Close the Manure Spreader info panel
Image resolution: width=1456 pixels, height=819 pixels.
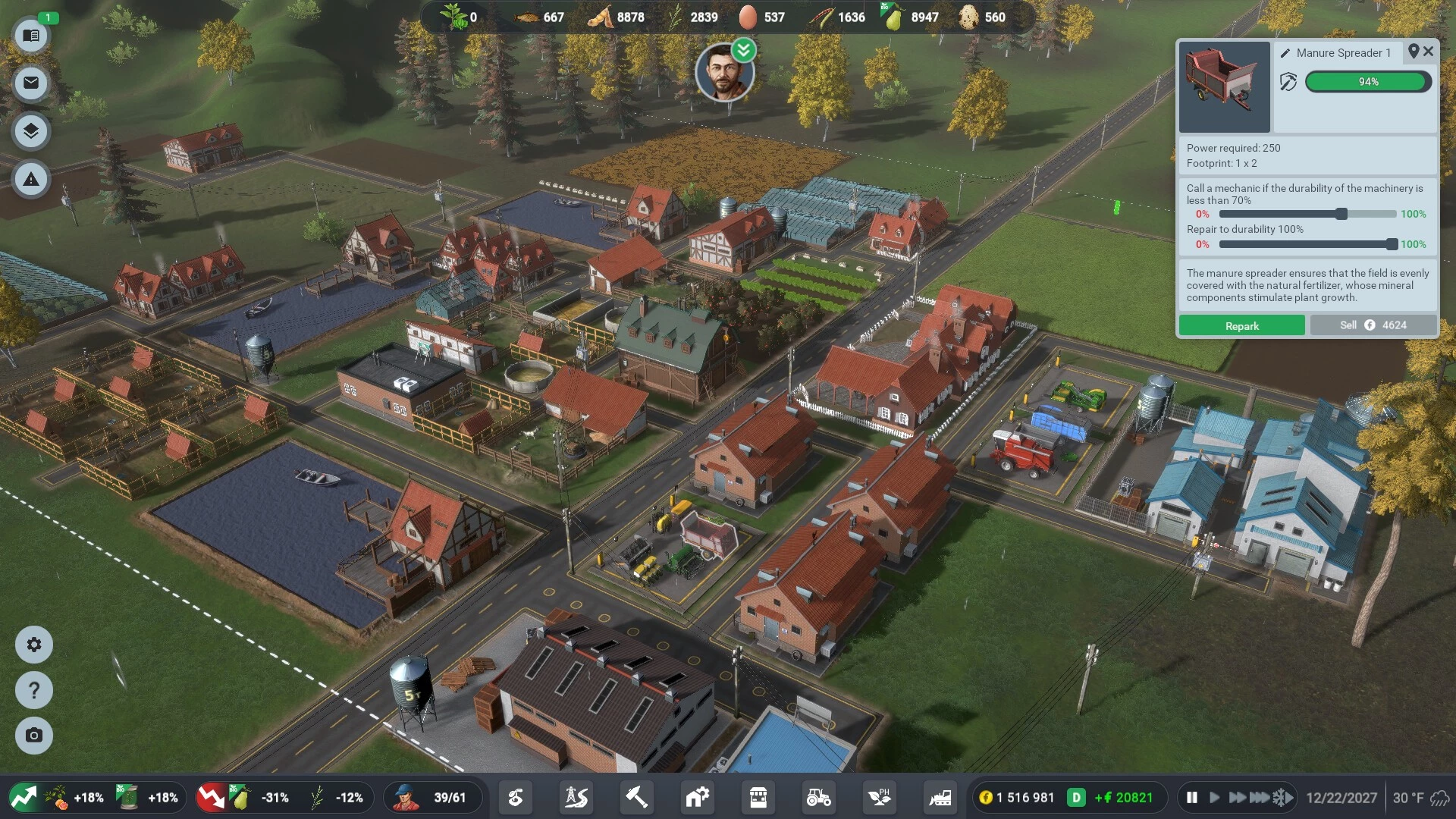click(1429, 52)
